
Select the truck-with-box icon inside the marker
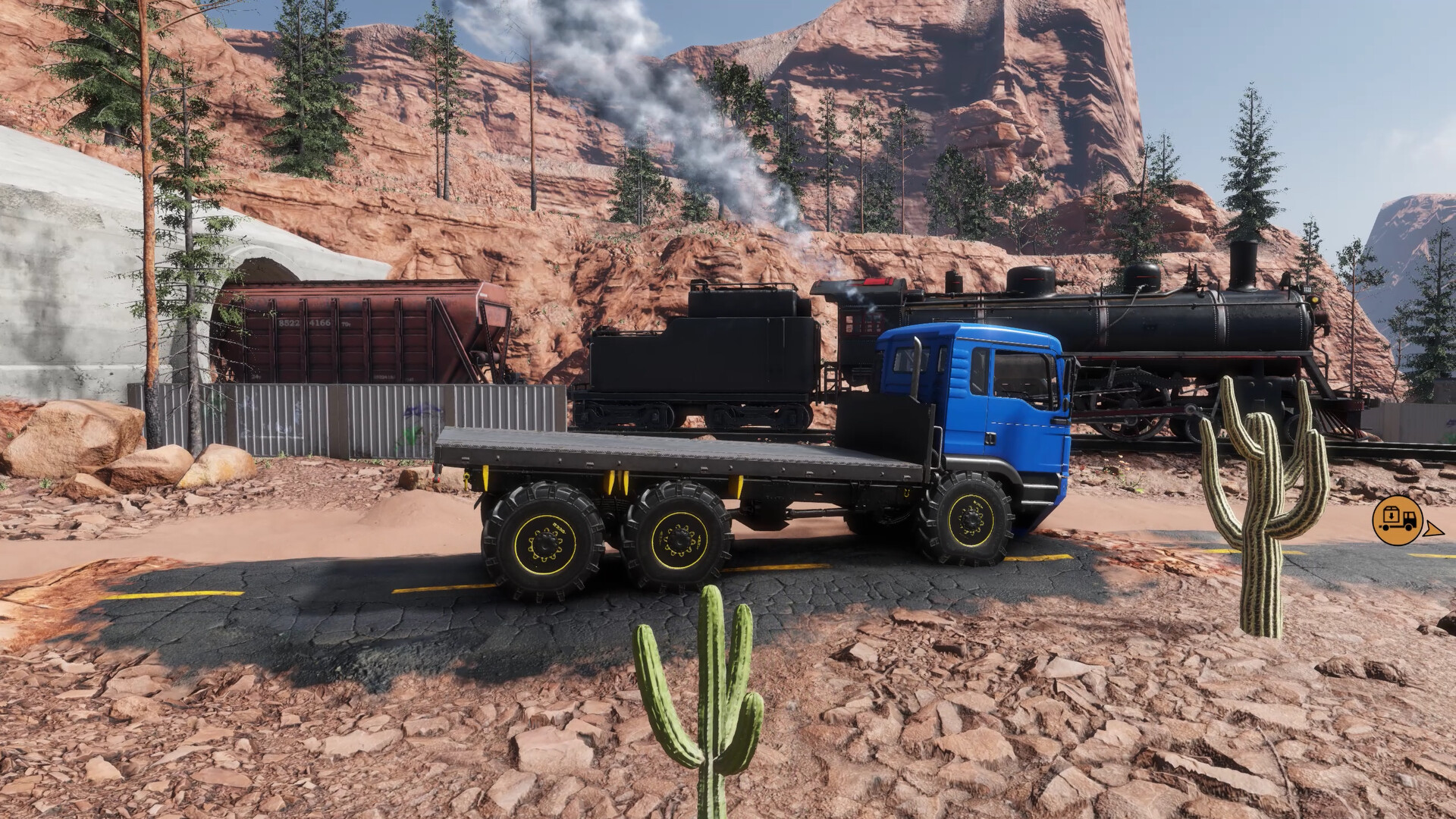click(1395, 519)
